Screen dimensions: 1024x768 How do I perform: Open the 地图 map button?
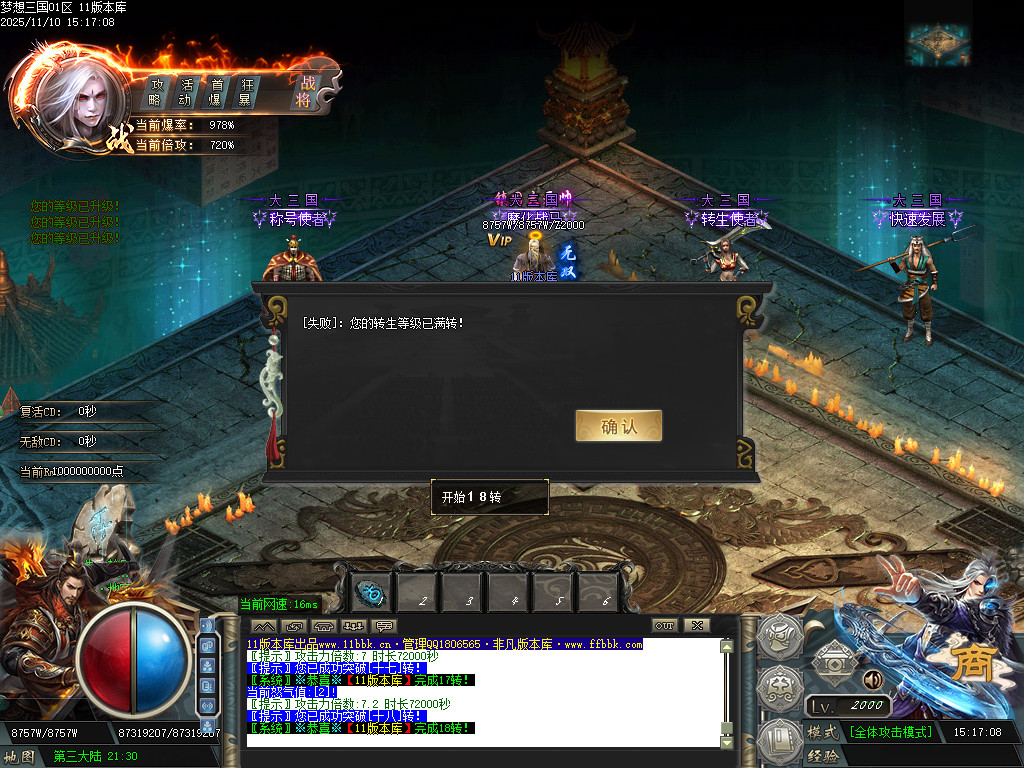[x=20, y=756]
